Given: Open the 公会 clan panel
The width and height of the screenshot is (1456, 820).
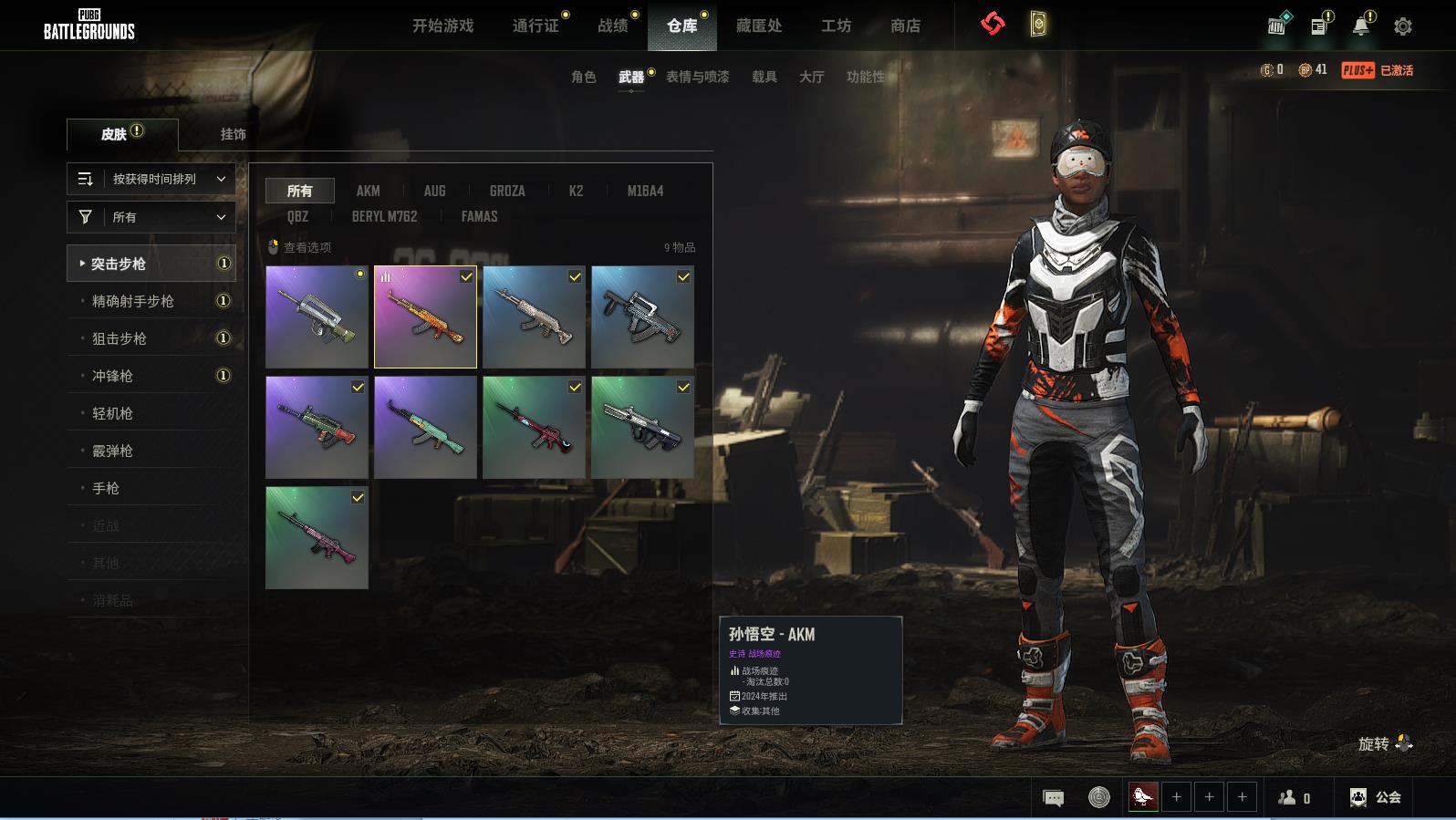Looking at the screenshot, I should 1376,797.
